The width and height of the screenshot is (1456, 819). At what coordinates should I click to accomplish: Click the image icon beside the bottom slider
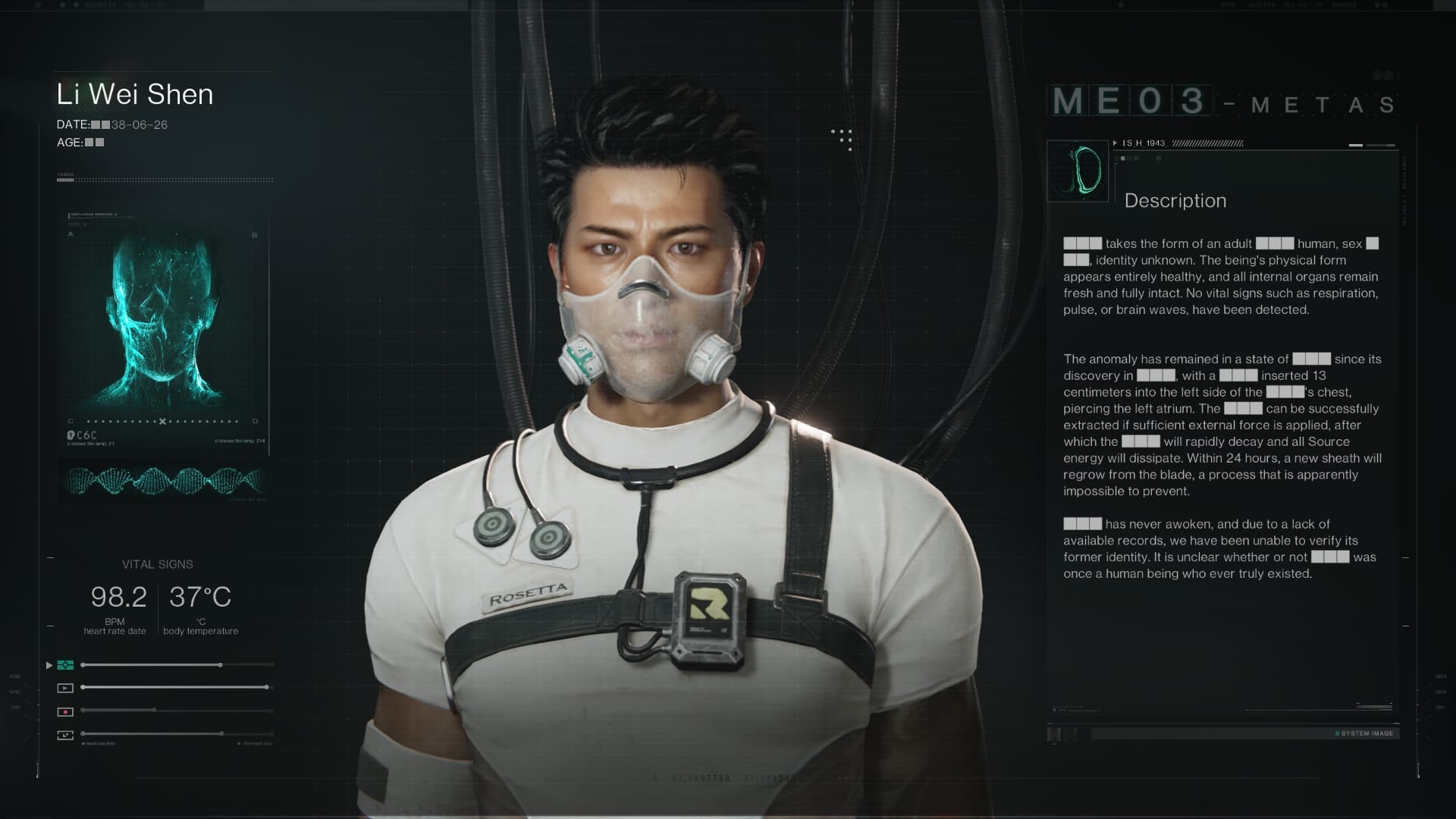tap(65, 735)
